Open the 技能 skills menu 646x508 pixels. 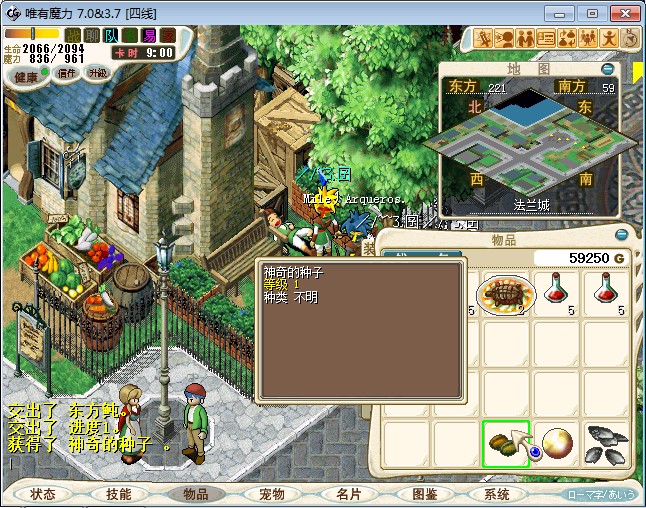pos(119,494)
